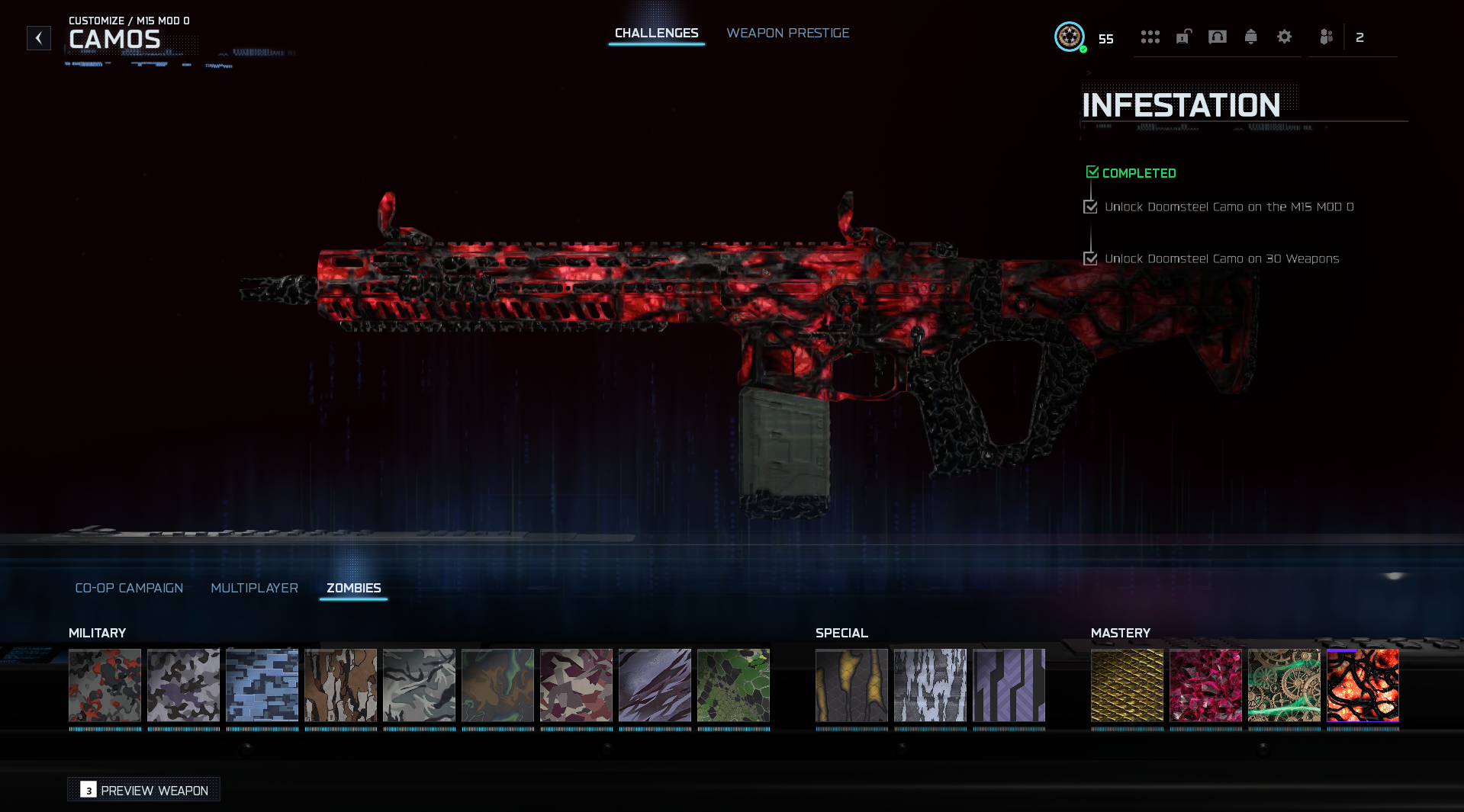The width and height of the screenshot is (1464, 812).
Task: Go back using the arrow button
Action: [39, 38]
